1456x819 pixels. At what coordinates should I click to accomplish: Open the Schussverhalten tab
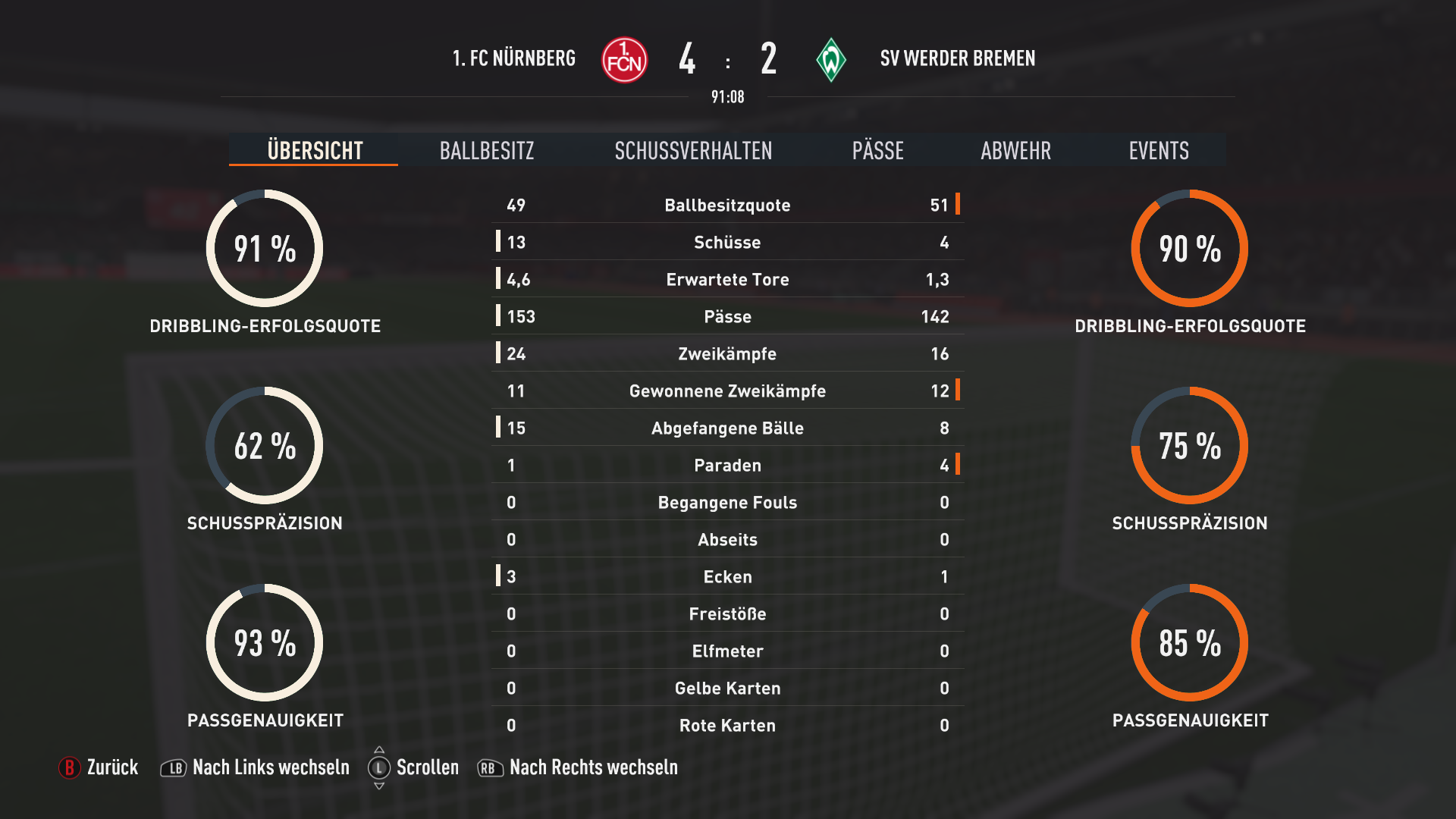[693, 150]
